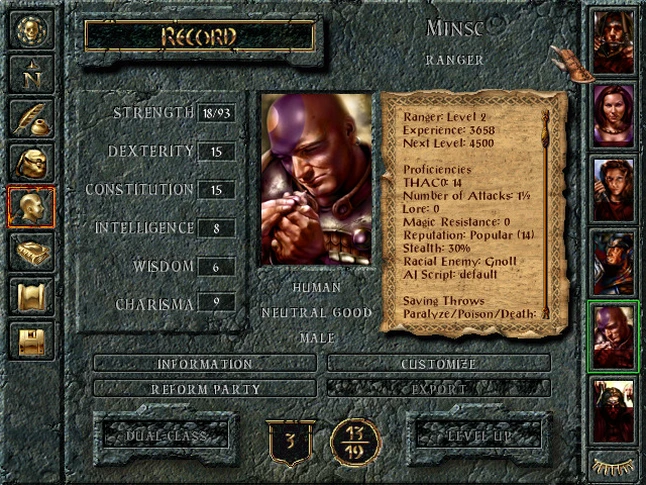This screenshot has height=485, width=646.
Task: Click the Information button
Action: [x=204, y=364]
